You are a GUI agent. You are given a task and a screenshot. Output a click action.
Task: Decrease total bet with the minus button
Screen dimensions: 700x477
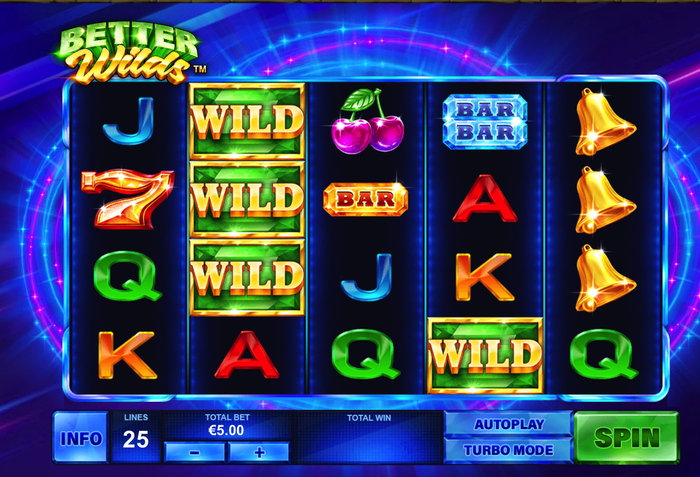(193, 452)
